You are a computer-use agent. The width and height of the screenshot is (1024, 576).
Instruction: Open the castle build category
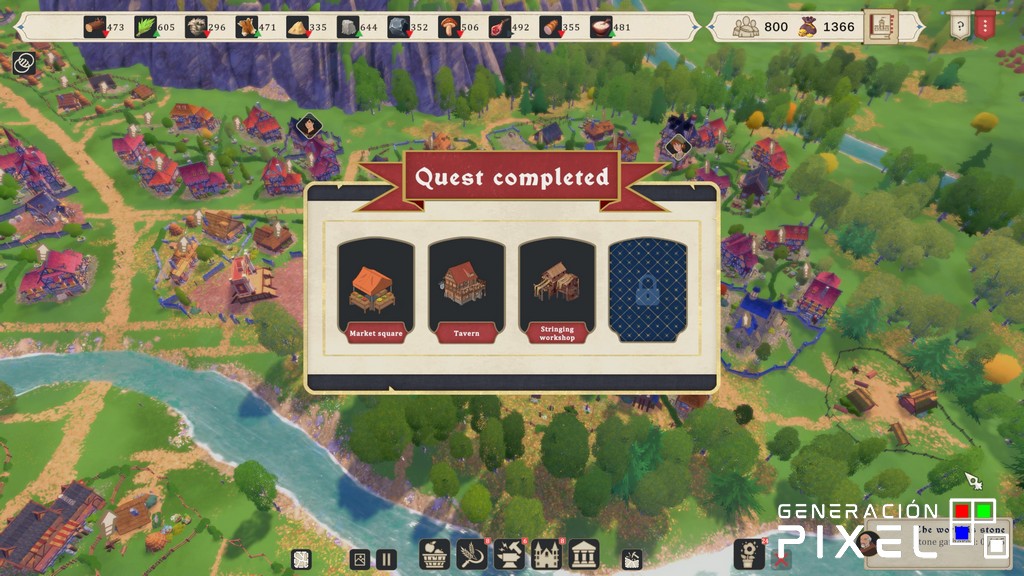coord(548,554)
